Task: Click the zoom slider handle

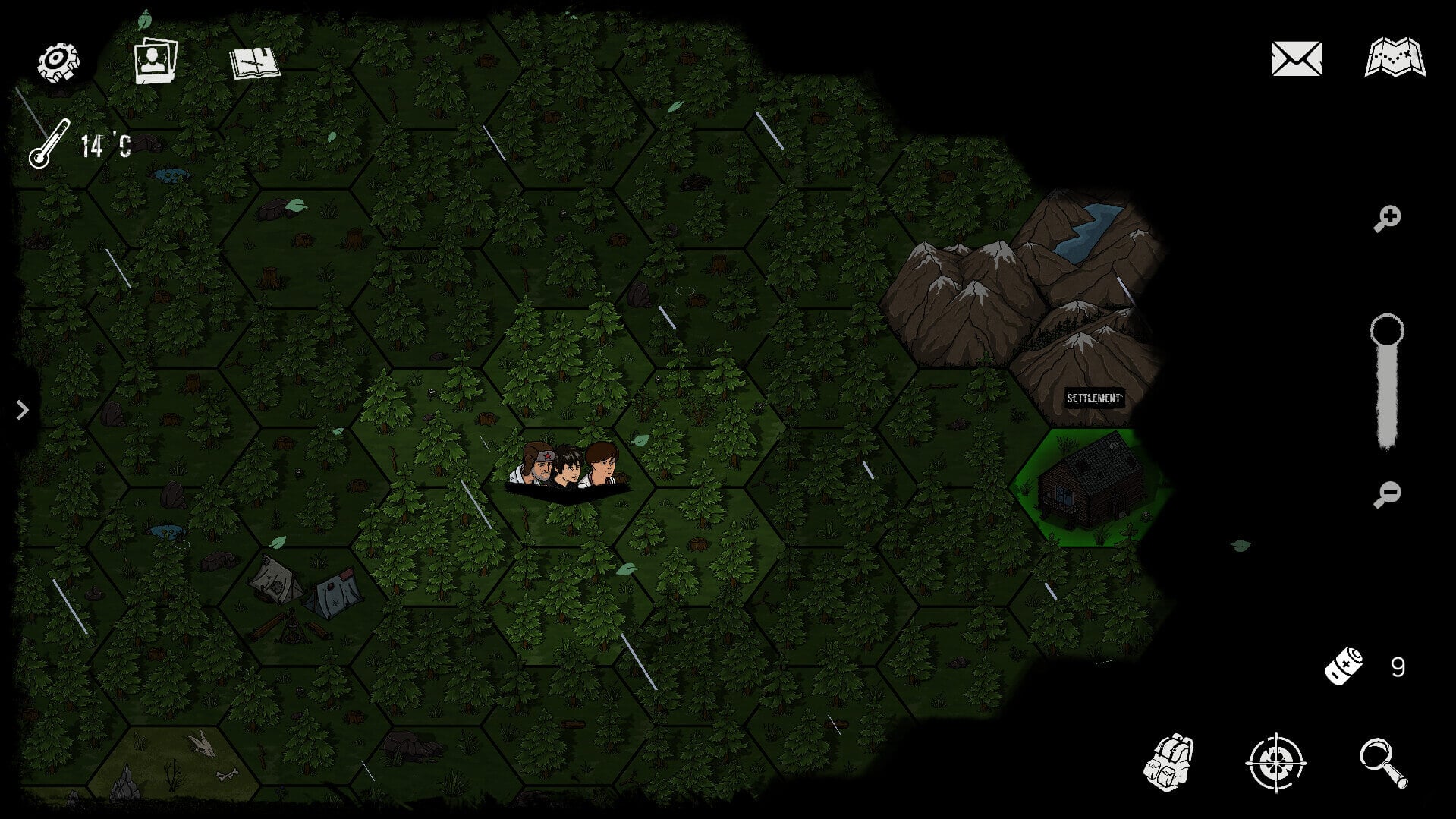Action: [x=1386, y=331]
